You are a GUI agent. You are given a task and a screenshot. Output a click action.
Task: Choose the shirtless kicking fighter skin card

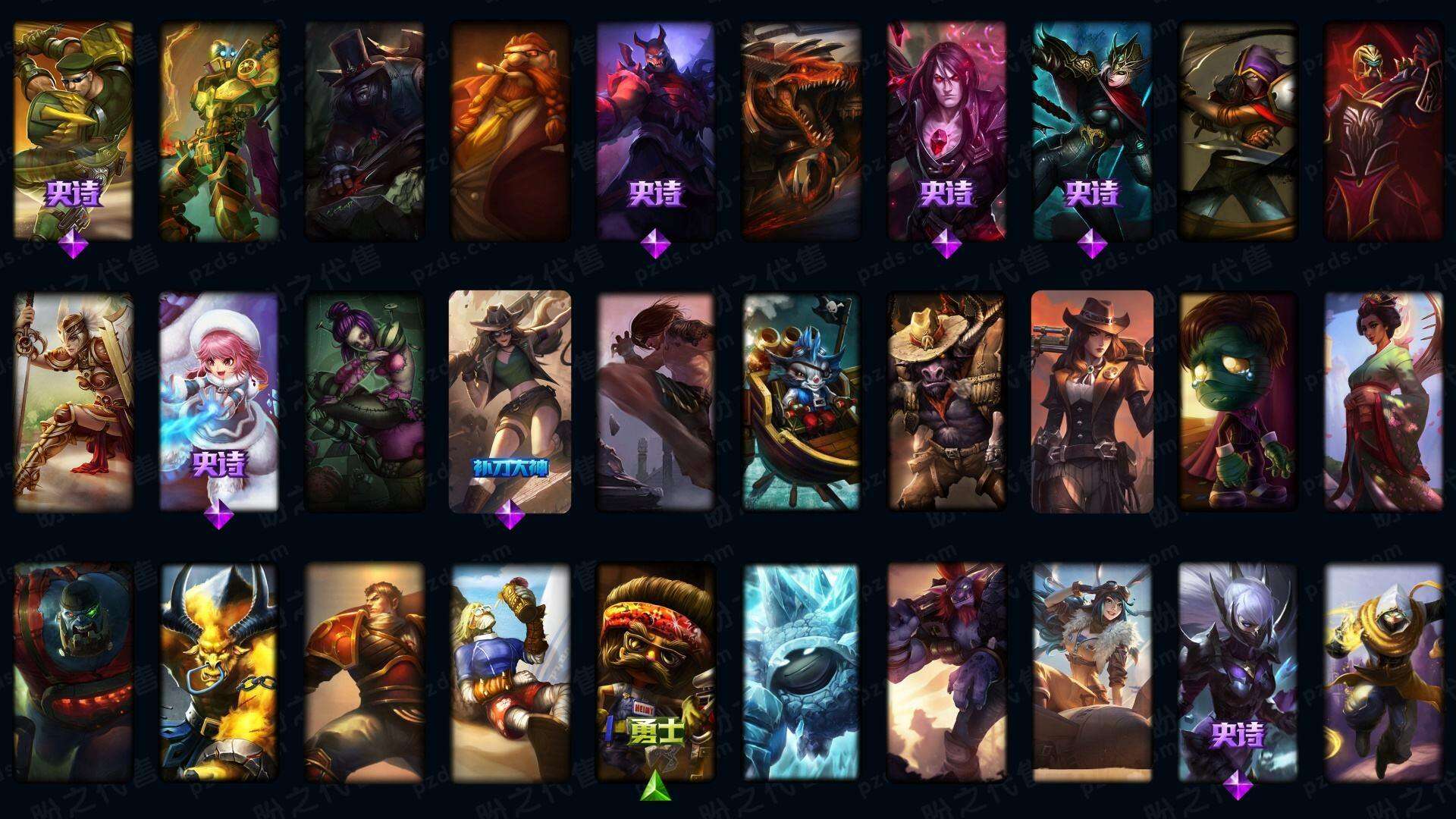[x=655, y=402]
